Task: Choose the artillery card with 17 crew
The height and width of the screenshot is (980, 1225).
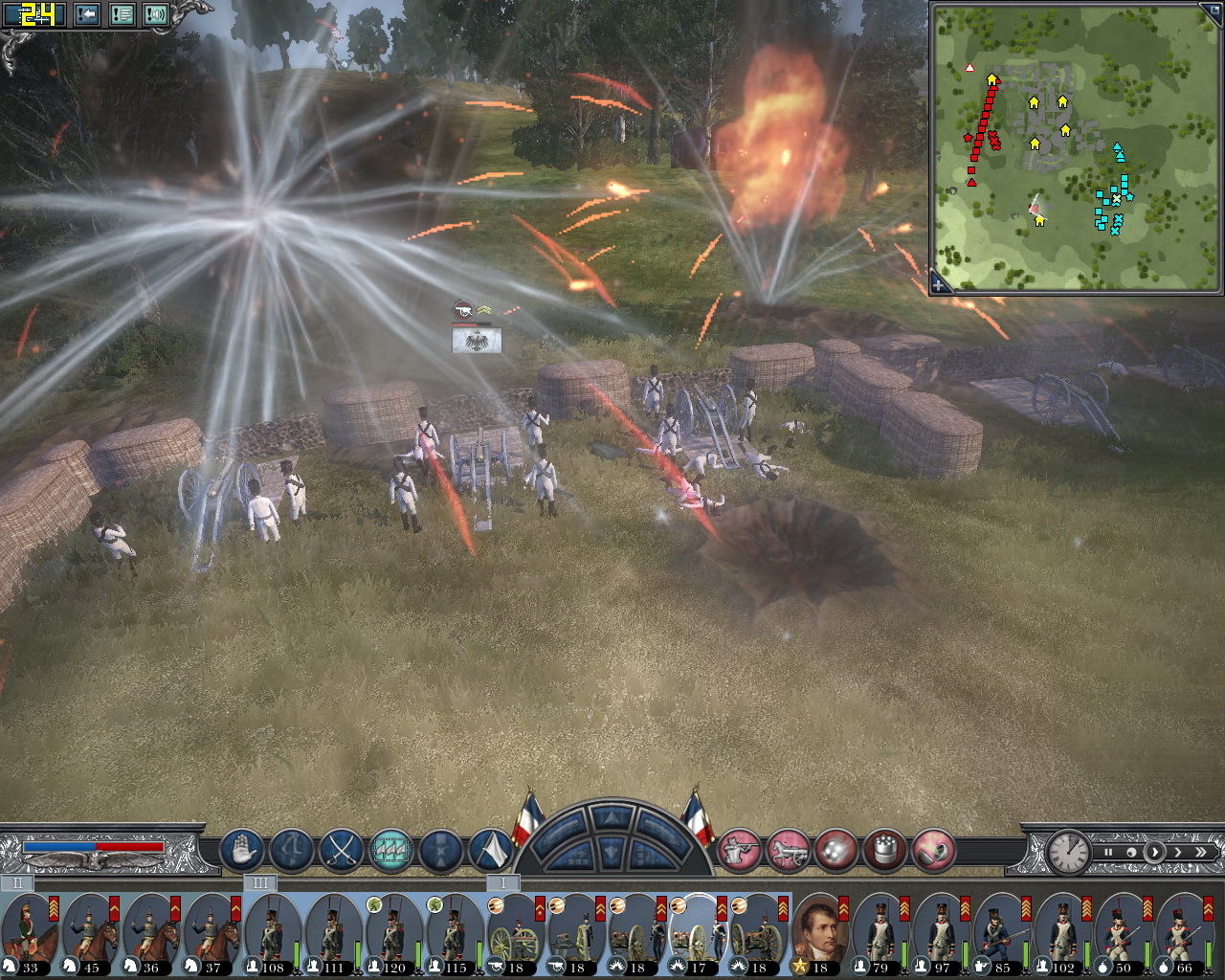Action: point(697,933)
